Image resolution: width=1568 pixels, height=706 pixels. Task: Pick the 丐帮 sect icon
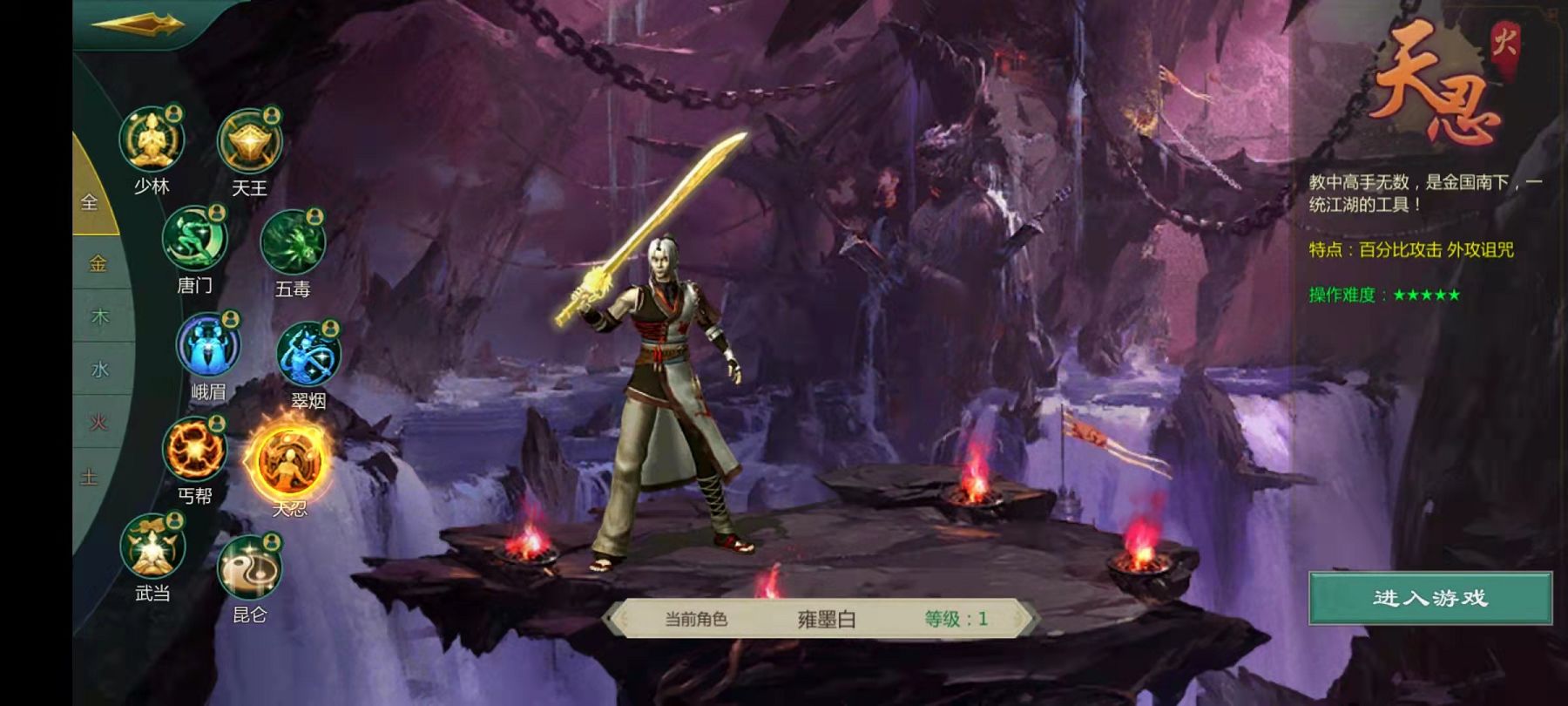(194, 450)
